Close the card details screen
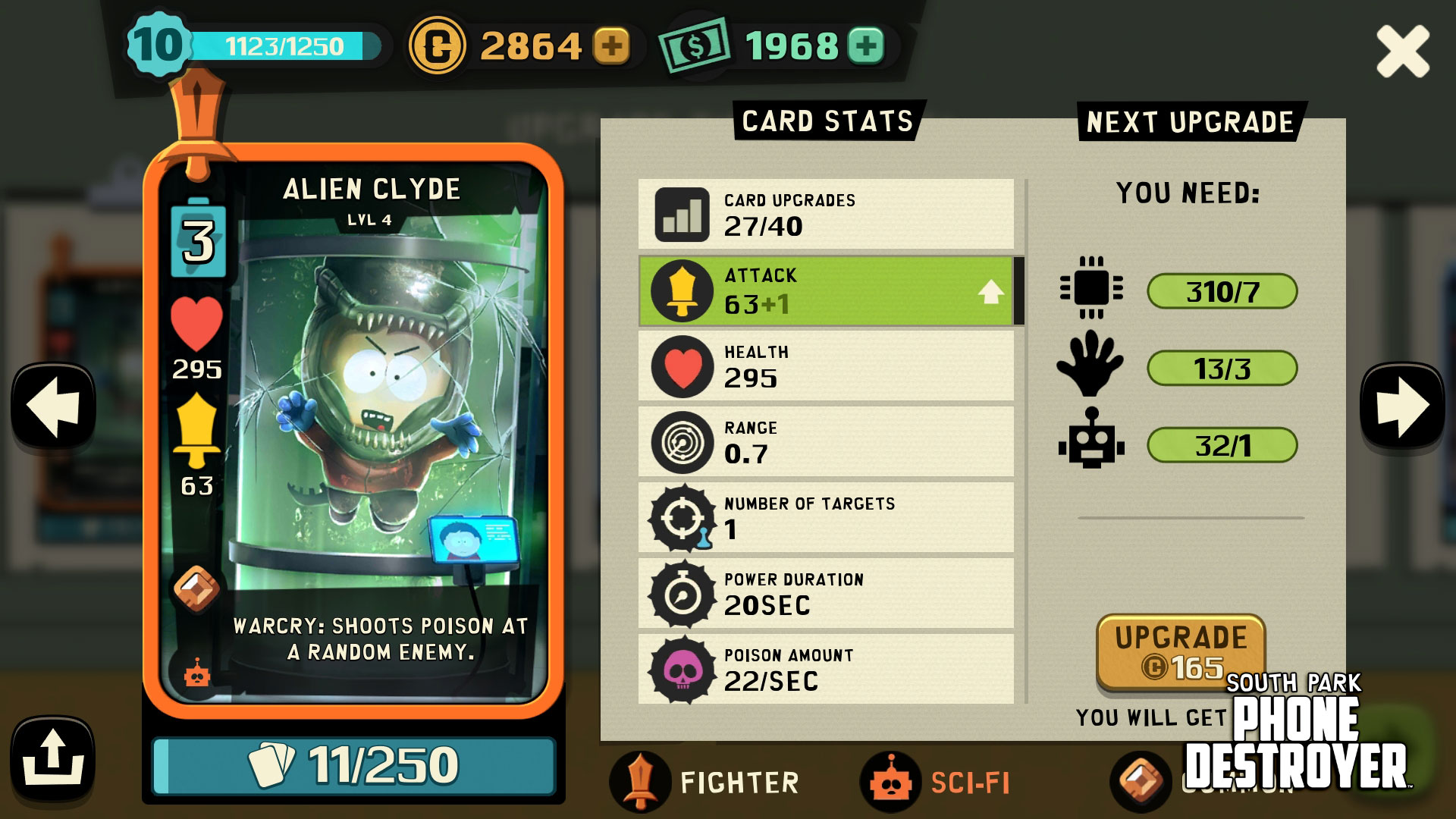The image size is (1456, 819). (1402, 51)
